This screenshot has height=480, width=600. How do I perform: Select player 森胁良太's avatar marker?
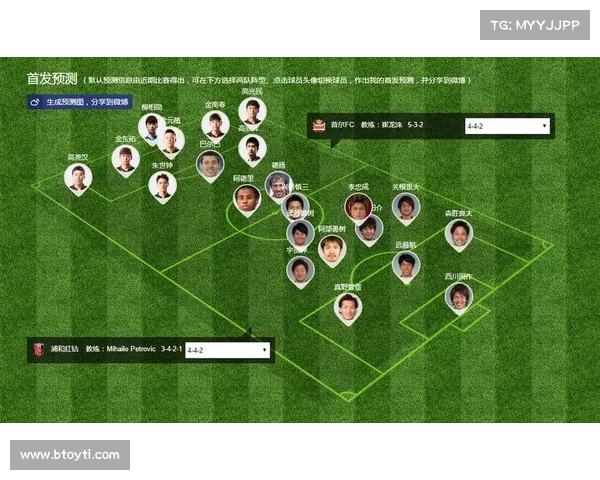tap(458, 234)
